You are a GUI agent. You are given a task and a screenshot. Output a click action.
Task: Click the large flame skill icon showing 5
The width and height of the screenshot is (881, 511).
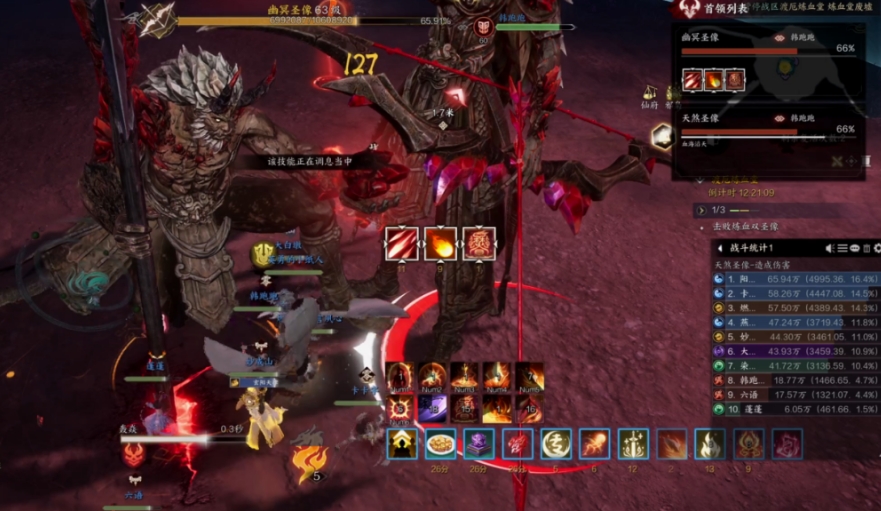click(x=309, y=462)
